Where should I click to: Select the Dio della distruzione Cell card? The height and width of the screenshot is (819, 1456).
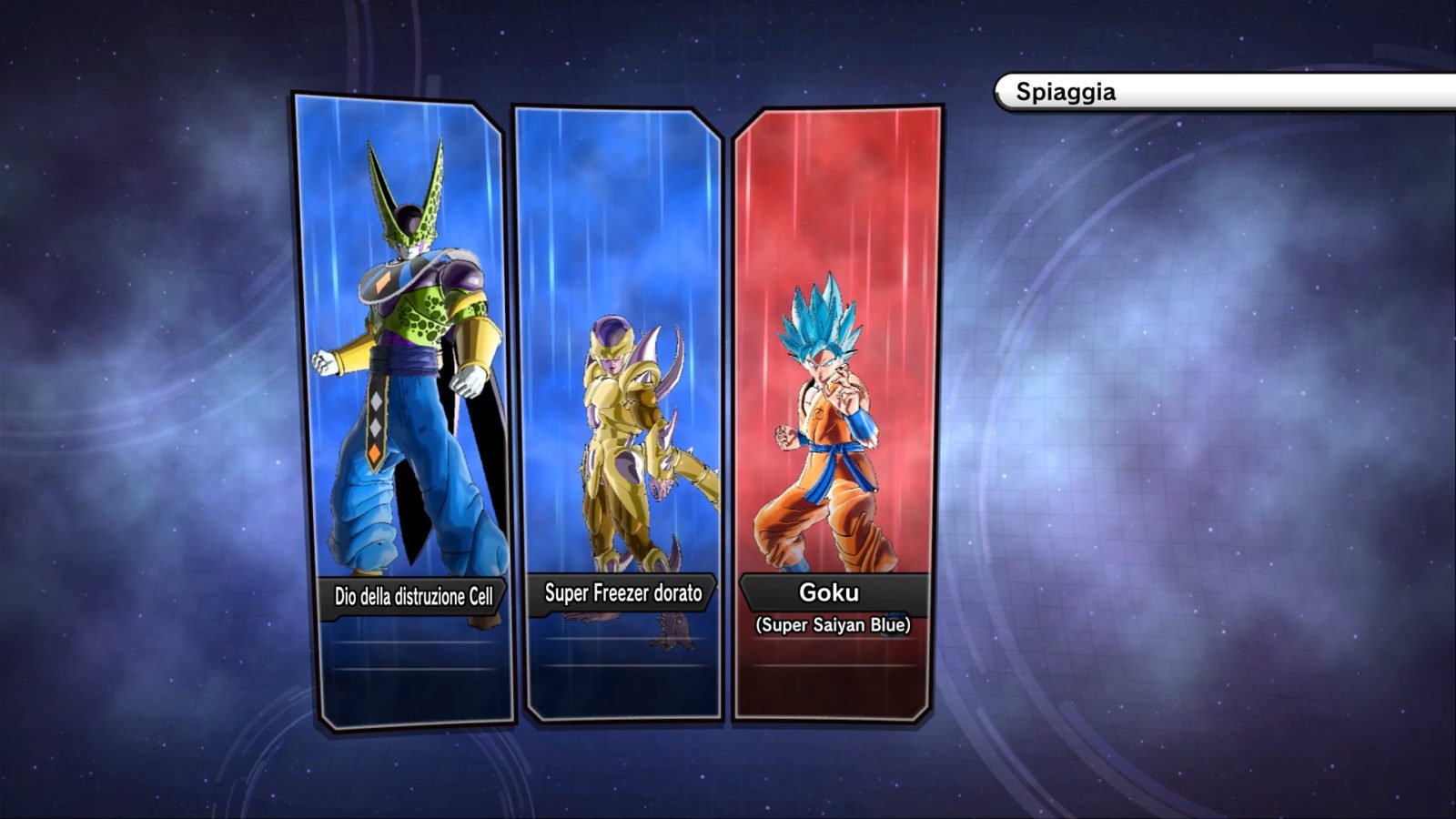(405, 409)
